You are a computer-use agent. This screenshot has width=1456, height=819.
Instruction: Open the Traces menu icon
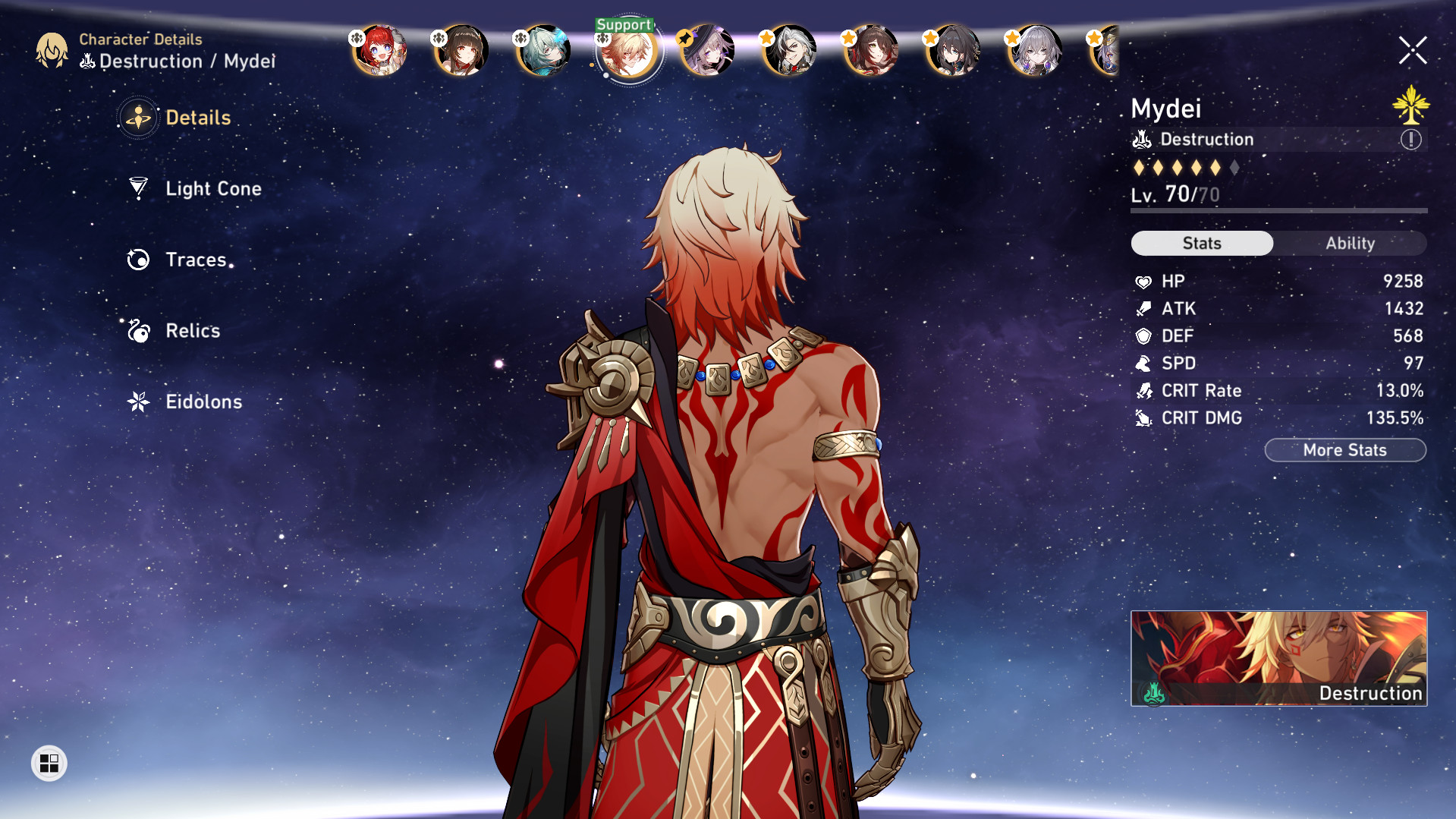(x=139, y=260)
